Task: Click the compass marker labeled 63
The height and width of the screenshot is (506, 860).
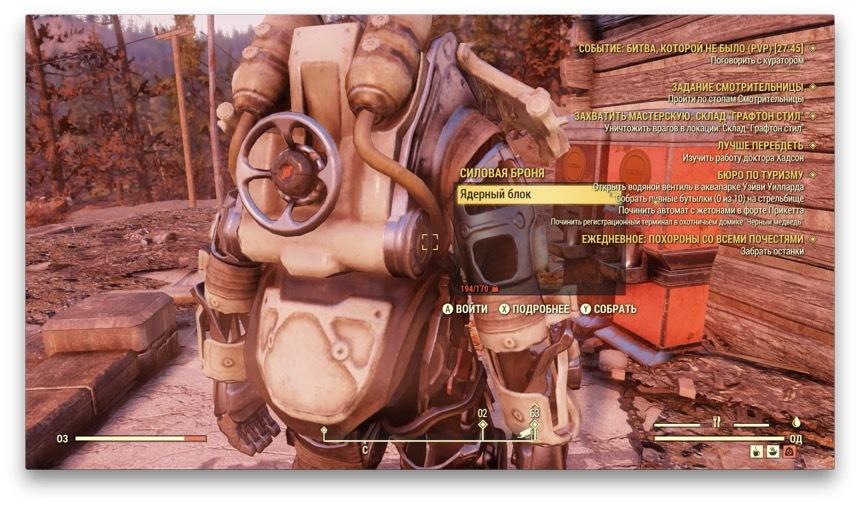Action: 534,424
